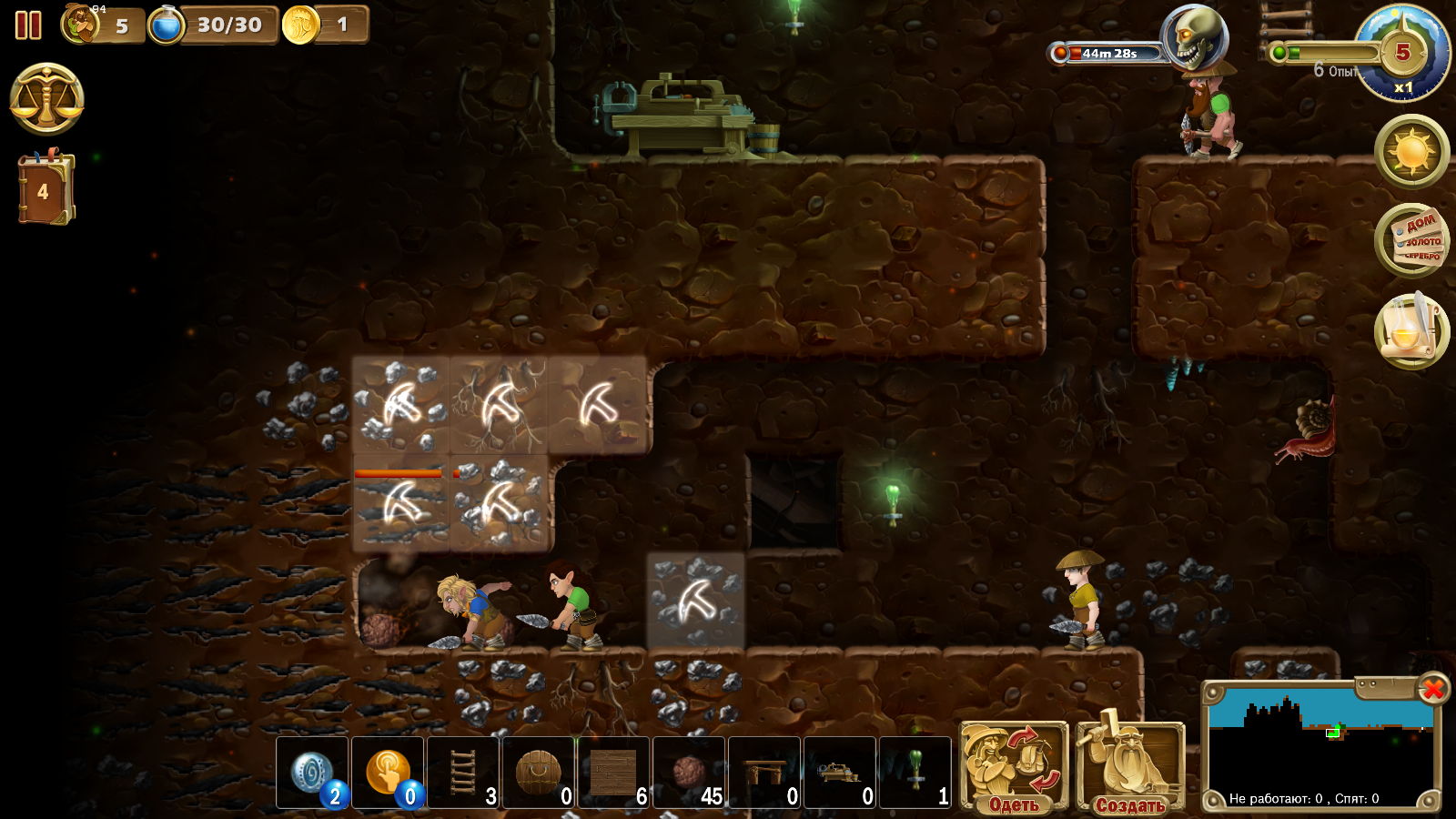Close the minimap with the red X
Image resolution: width=1456 pixels, height=819 pixels.
(1432, 690)
